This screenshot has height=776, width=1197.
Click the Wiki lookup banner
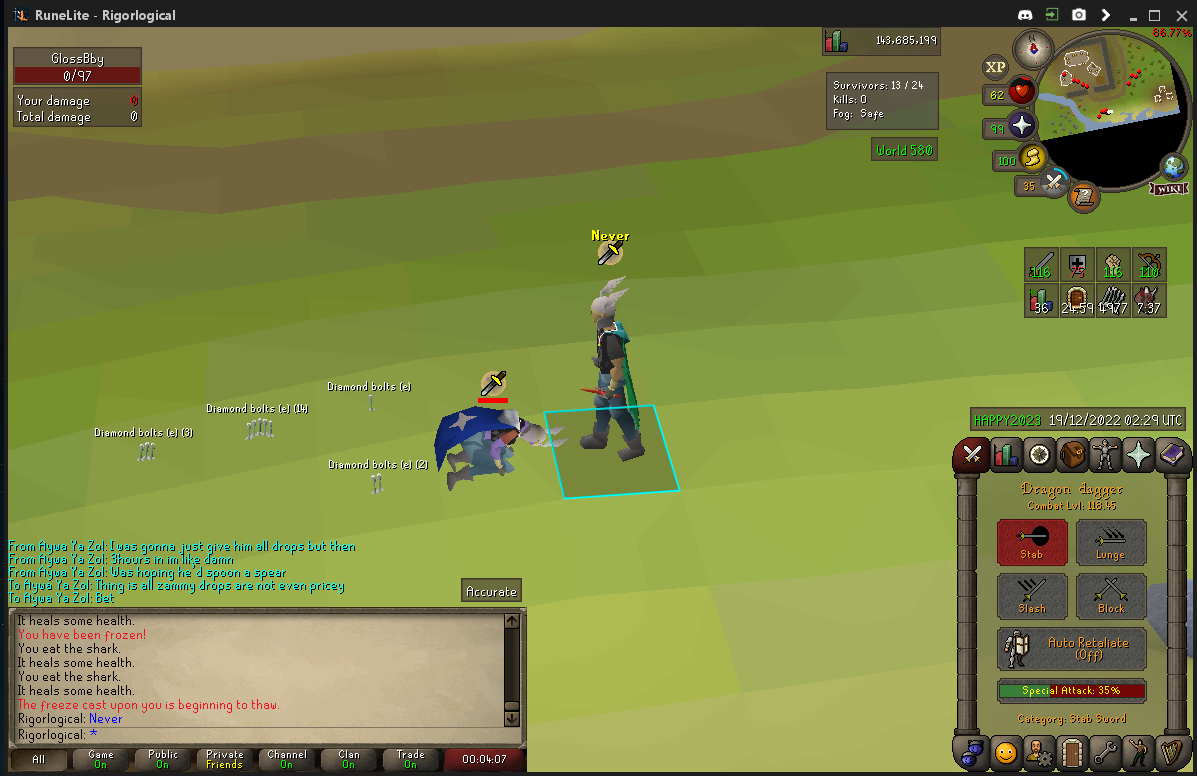1168,189
